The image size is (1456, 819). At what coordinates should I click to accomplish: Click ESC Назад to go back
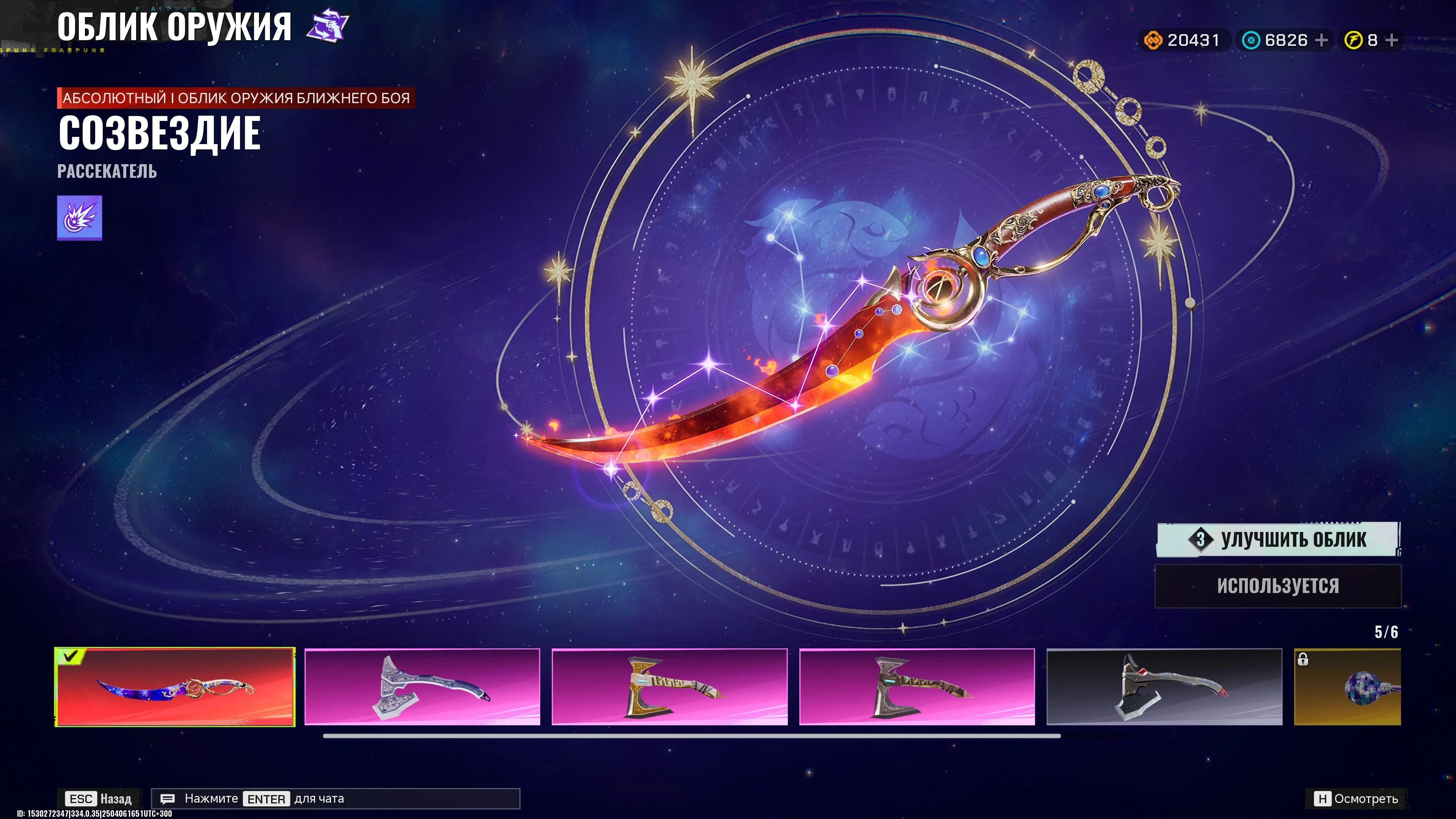click(x=99, y=799)
